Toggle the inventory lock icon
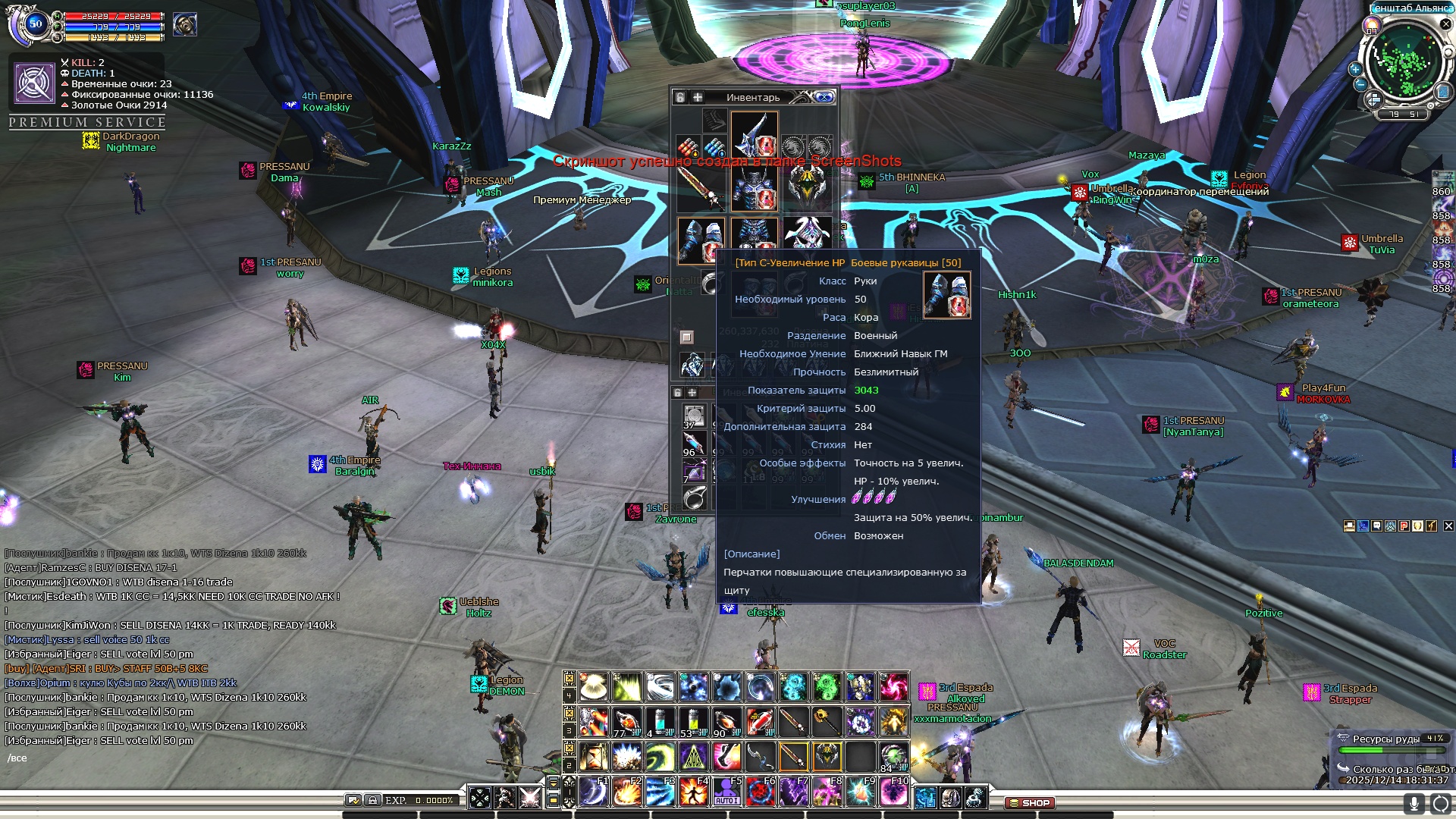 coord(680,97)
